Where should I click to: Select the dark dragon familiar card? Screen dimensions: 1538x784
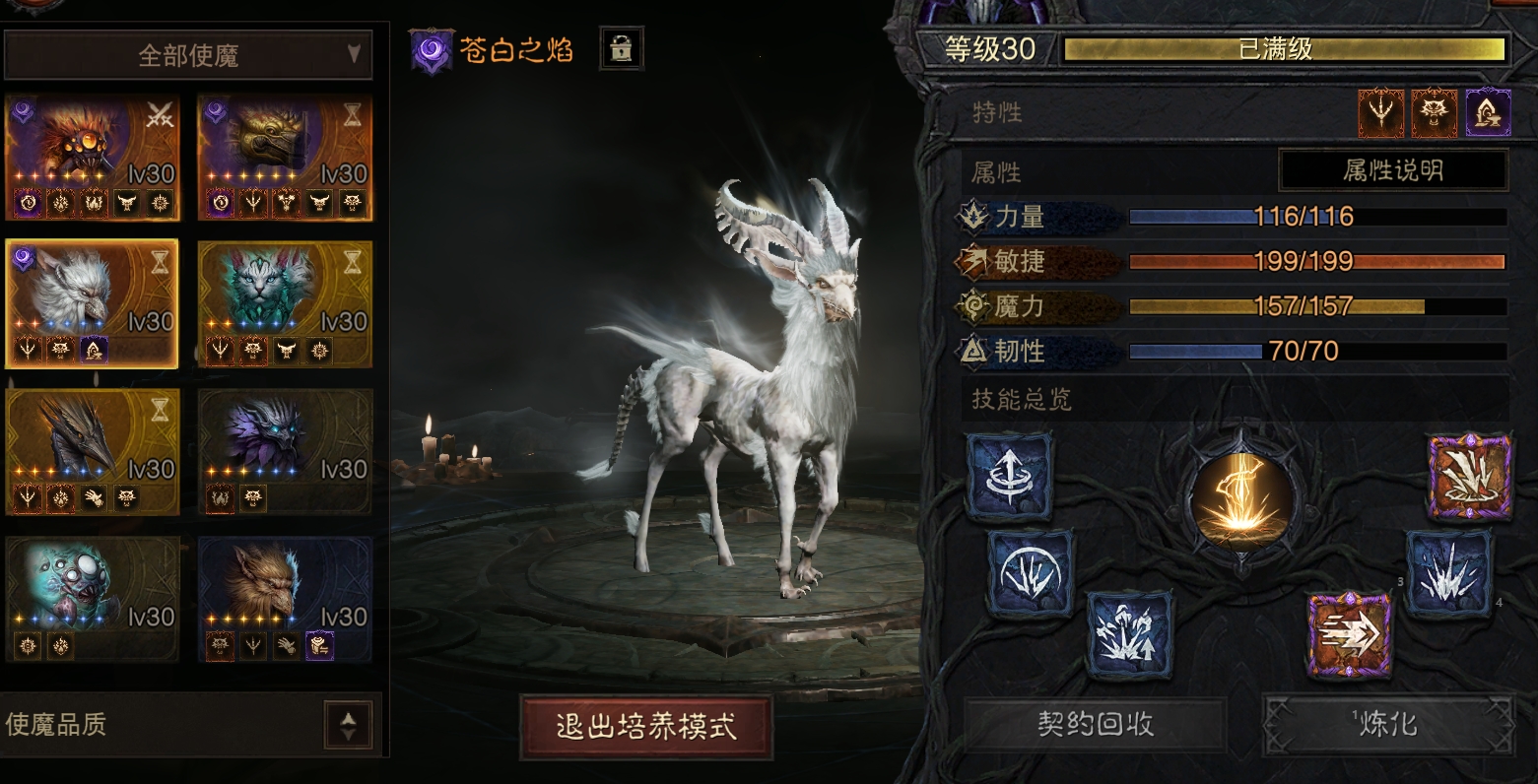[x=92, y=451]
